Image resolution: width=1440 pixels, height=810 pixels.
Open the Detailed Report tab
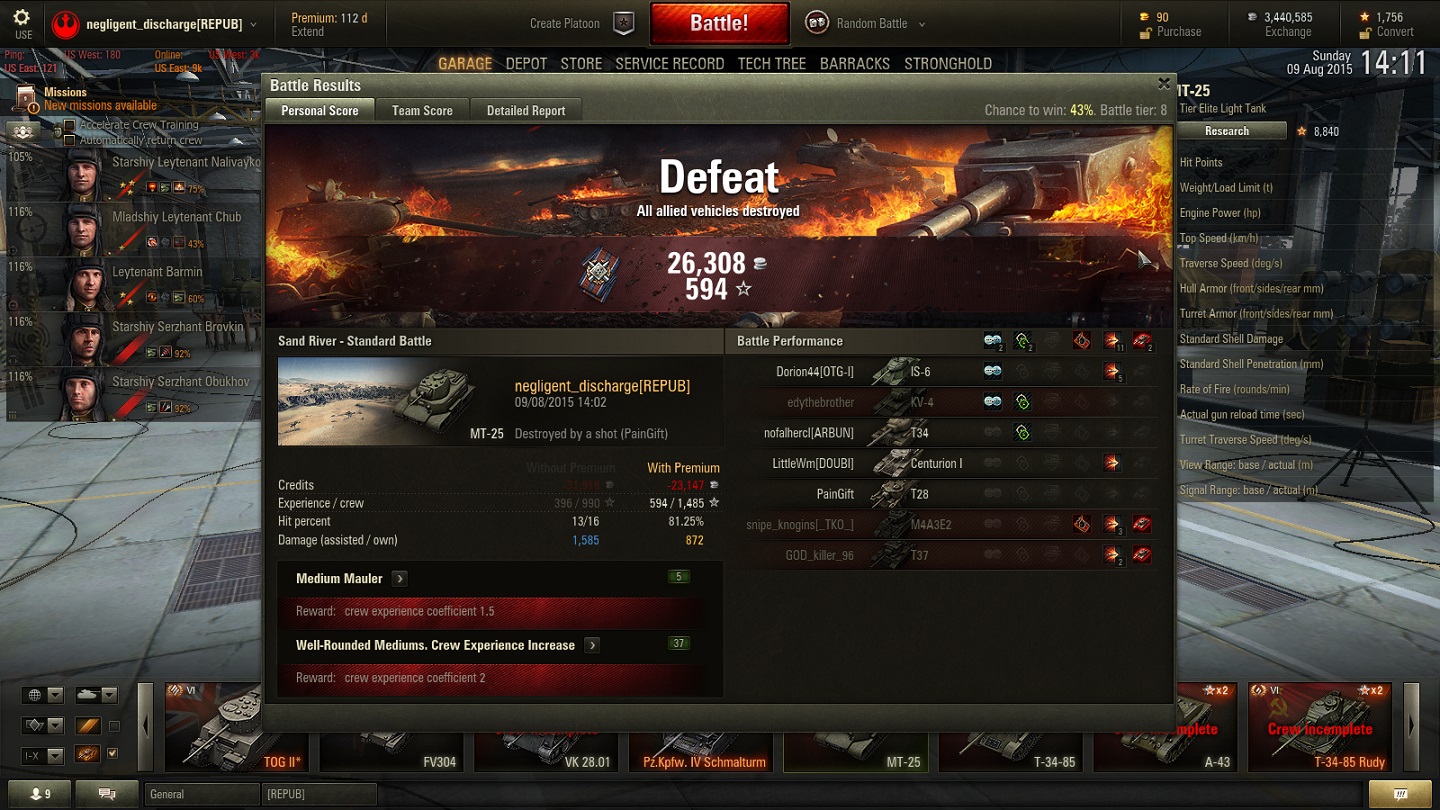526,110
